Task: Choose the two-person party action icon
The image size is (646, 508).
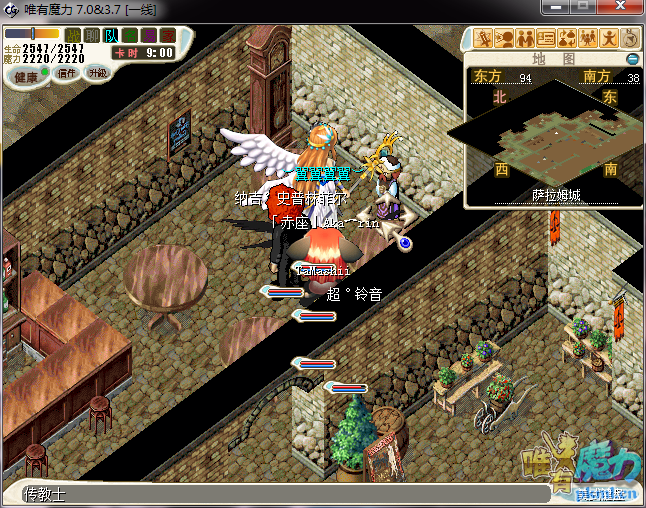Action: pos(525,39)
